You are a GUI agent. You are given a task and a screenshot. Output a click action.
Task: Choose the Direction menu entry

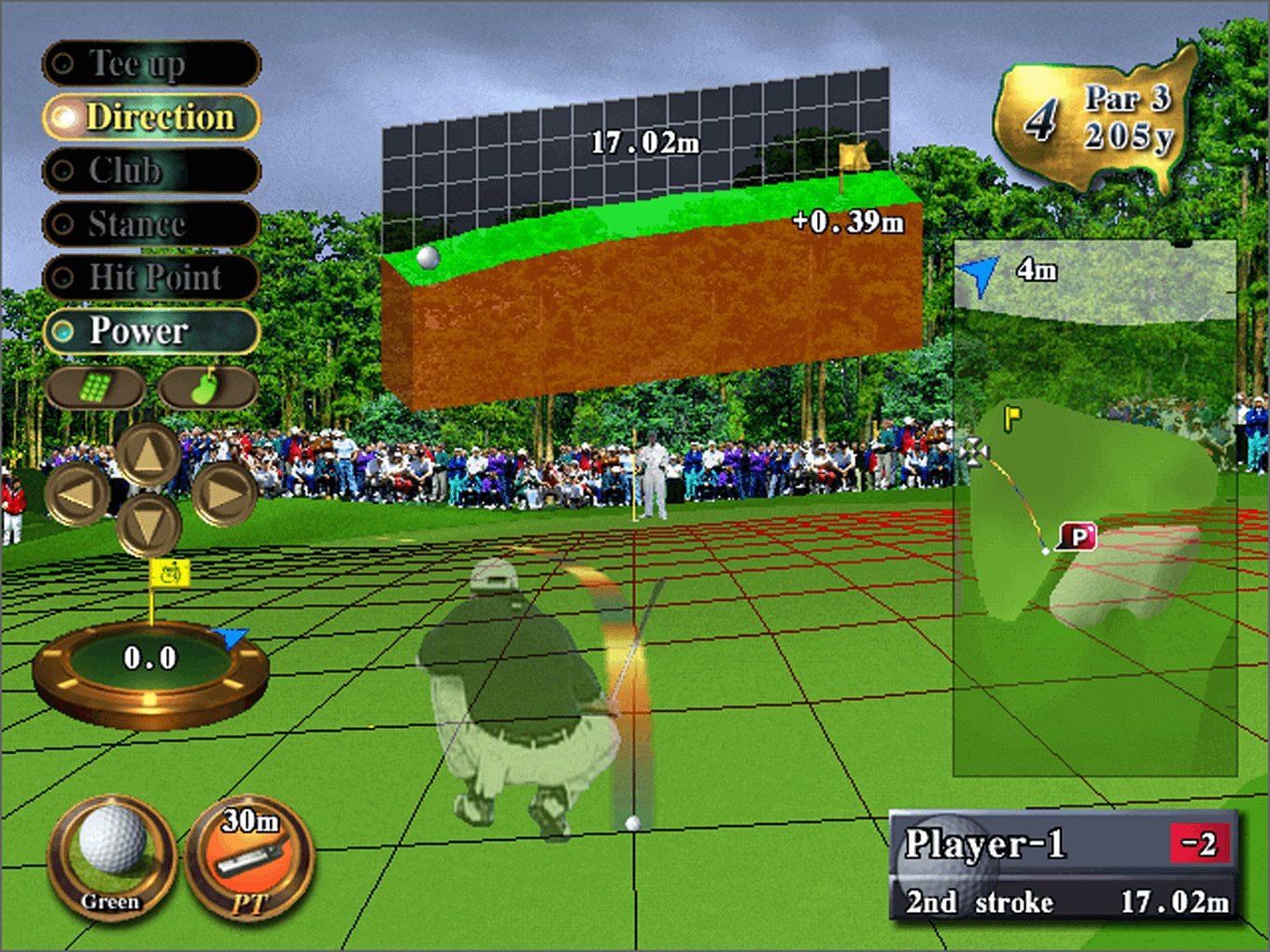(x=150, y=118)
